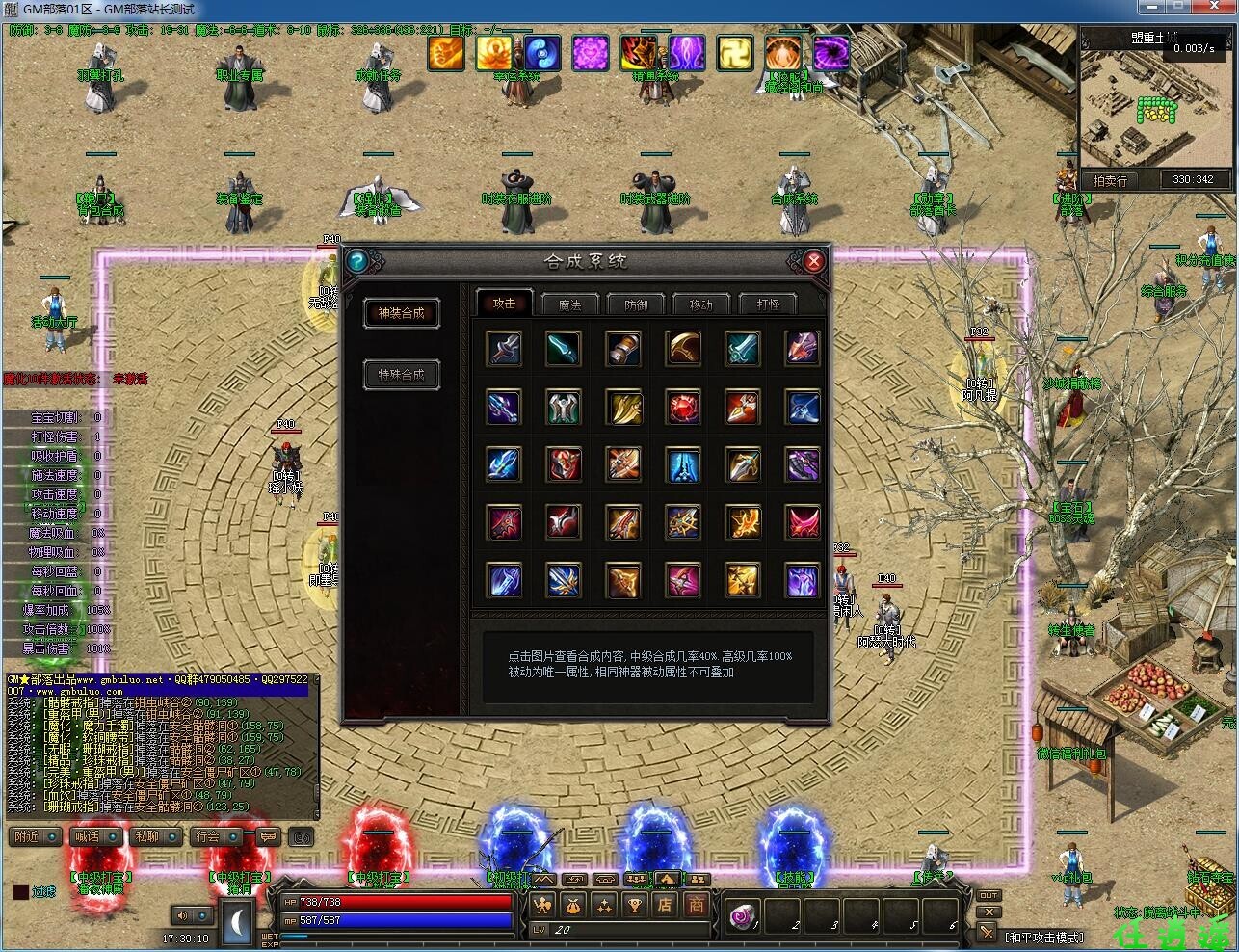Select the 神装合成 menu button
This screenshot has height=952, width=1239.
(x=401, y=313)
